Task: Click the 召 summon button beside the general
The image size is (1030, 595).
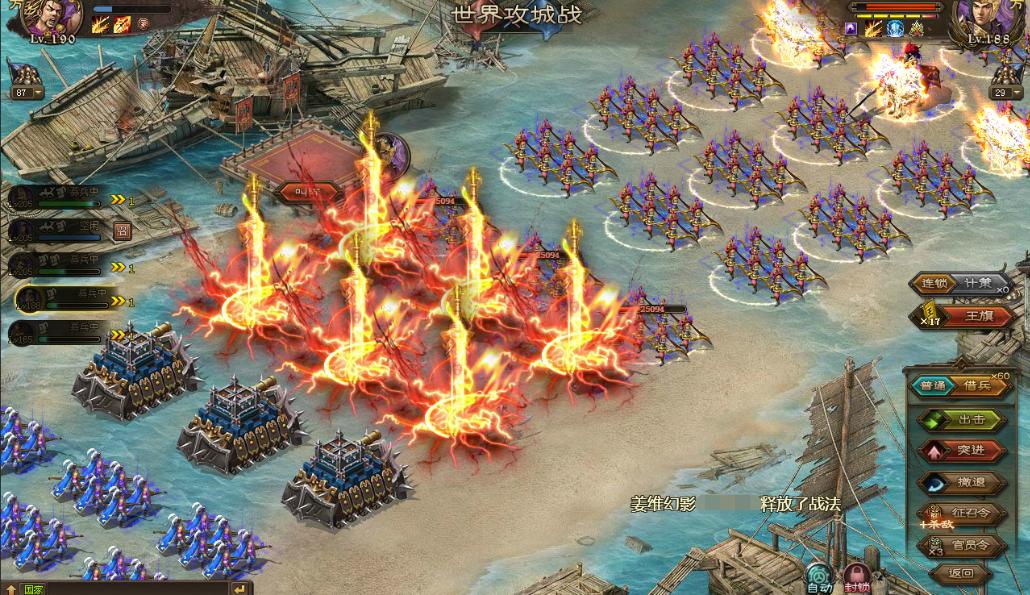Action: (122, 232)
